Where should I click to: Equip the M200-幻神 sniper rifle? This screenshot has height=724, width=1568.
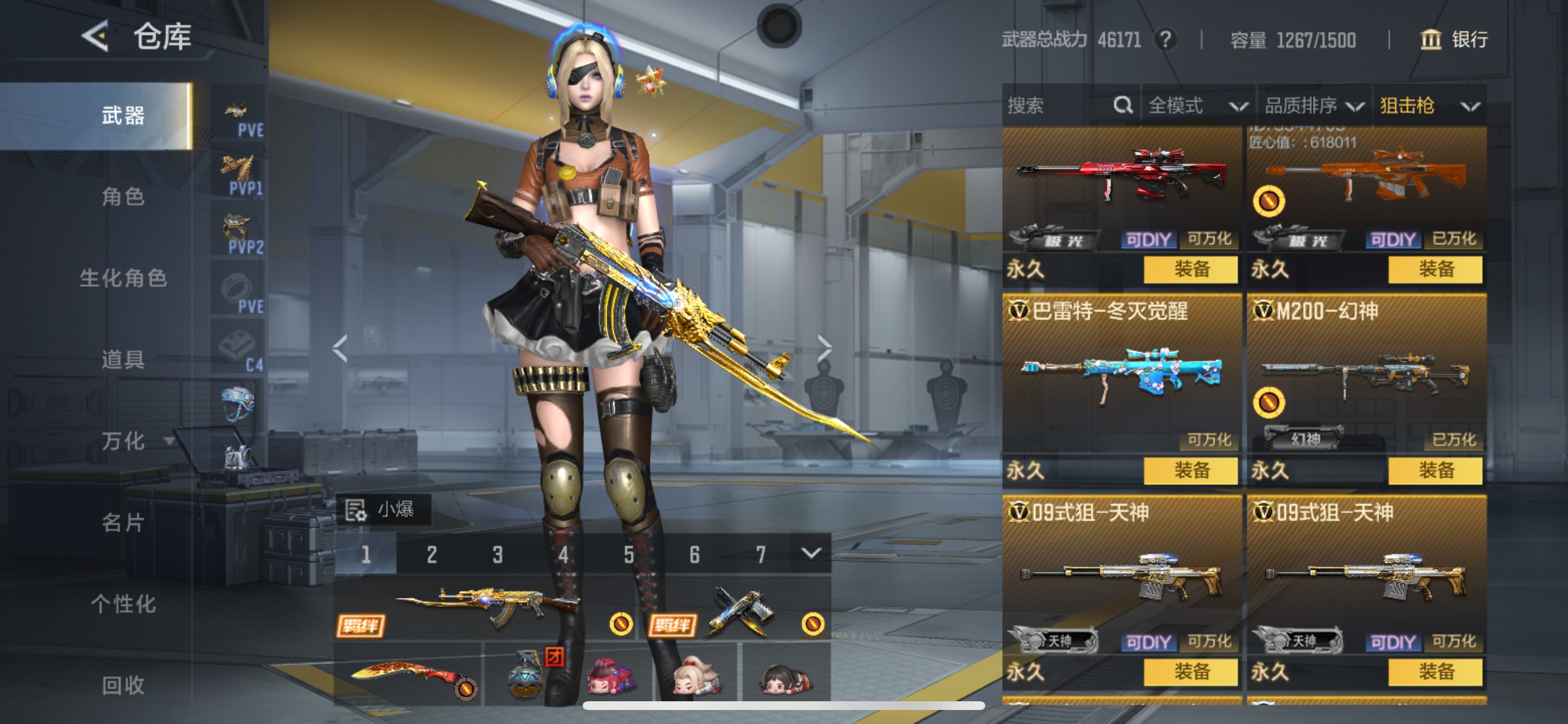pos(1436,470)
